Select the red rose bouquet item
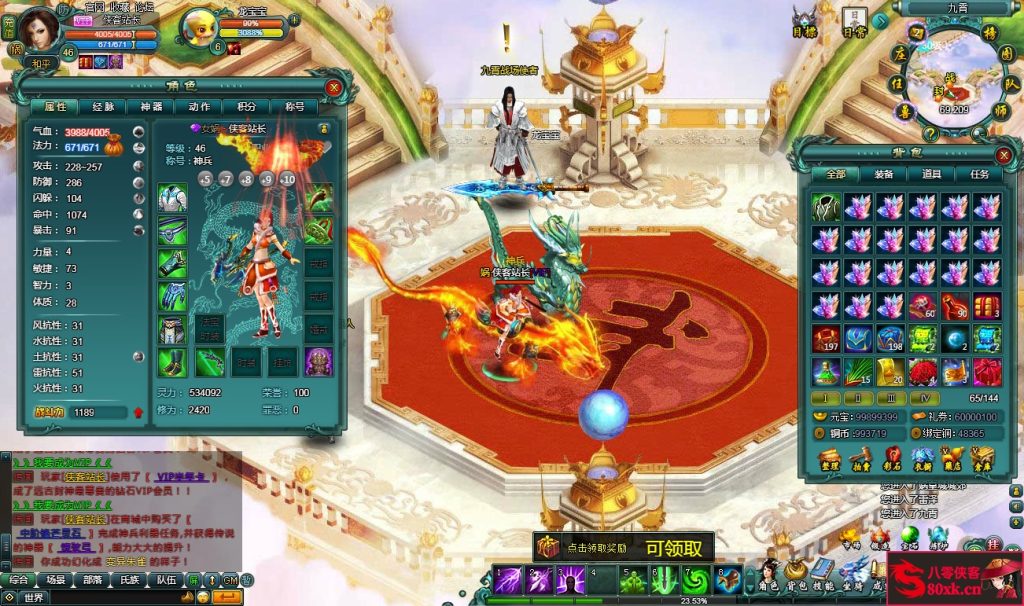Viewport: 1024px width, 606px height. [x=923, y=371]
